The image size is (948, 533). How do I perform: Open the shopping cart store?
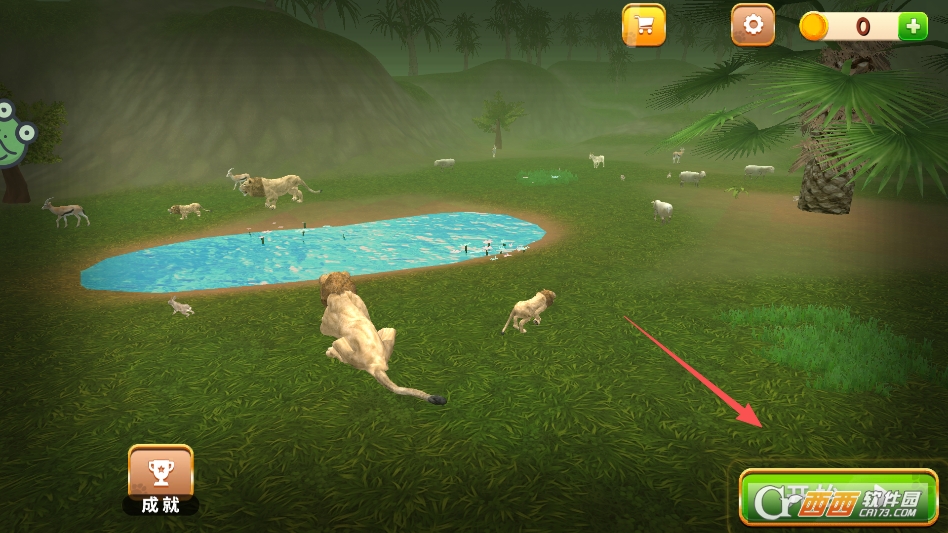point(644,26)
